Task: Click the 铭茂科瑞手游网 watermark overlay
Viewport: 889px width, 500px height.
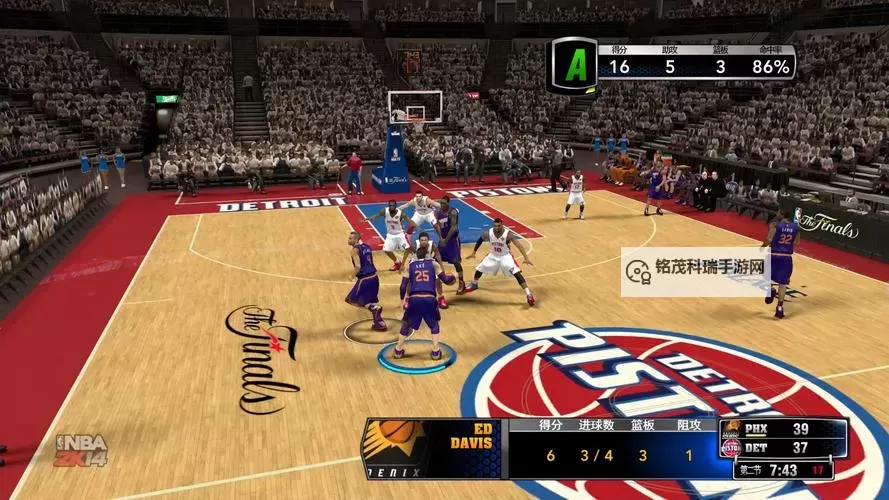Action: coord(697,270)
